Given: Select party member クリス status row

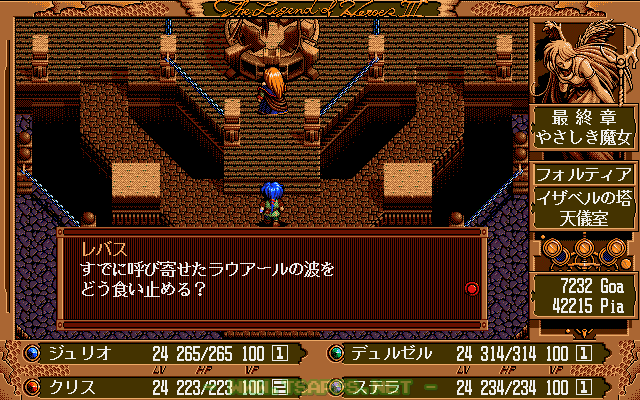Looking at the screenshot, I should (x=160, y=385).
